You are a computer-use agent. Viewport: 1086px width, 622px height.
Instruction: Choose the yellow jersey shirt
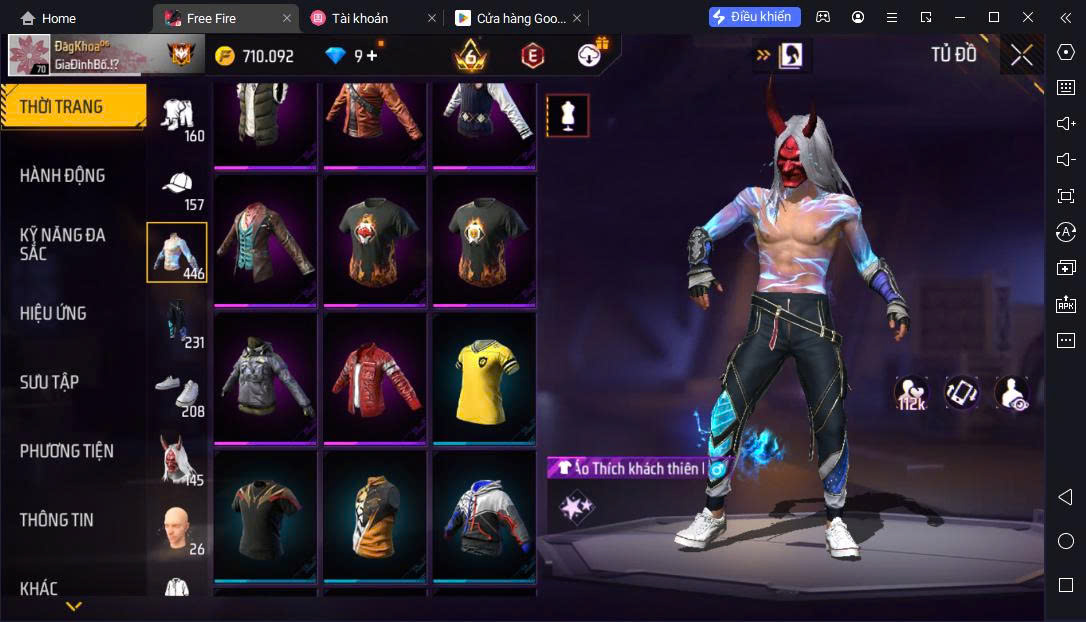click(x=484, y=378)
